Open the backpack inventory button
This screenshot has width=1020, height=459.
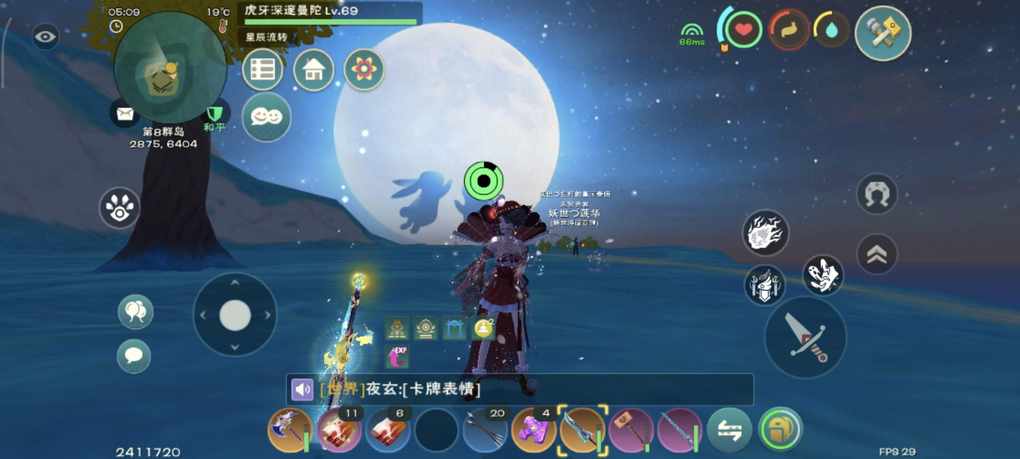[x=780, y=431]
